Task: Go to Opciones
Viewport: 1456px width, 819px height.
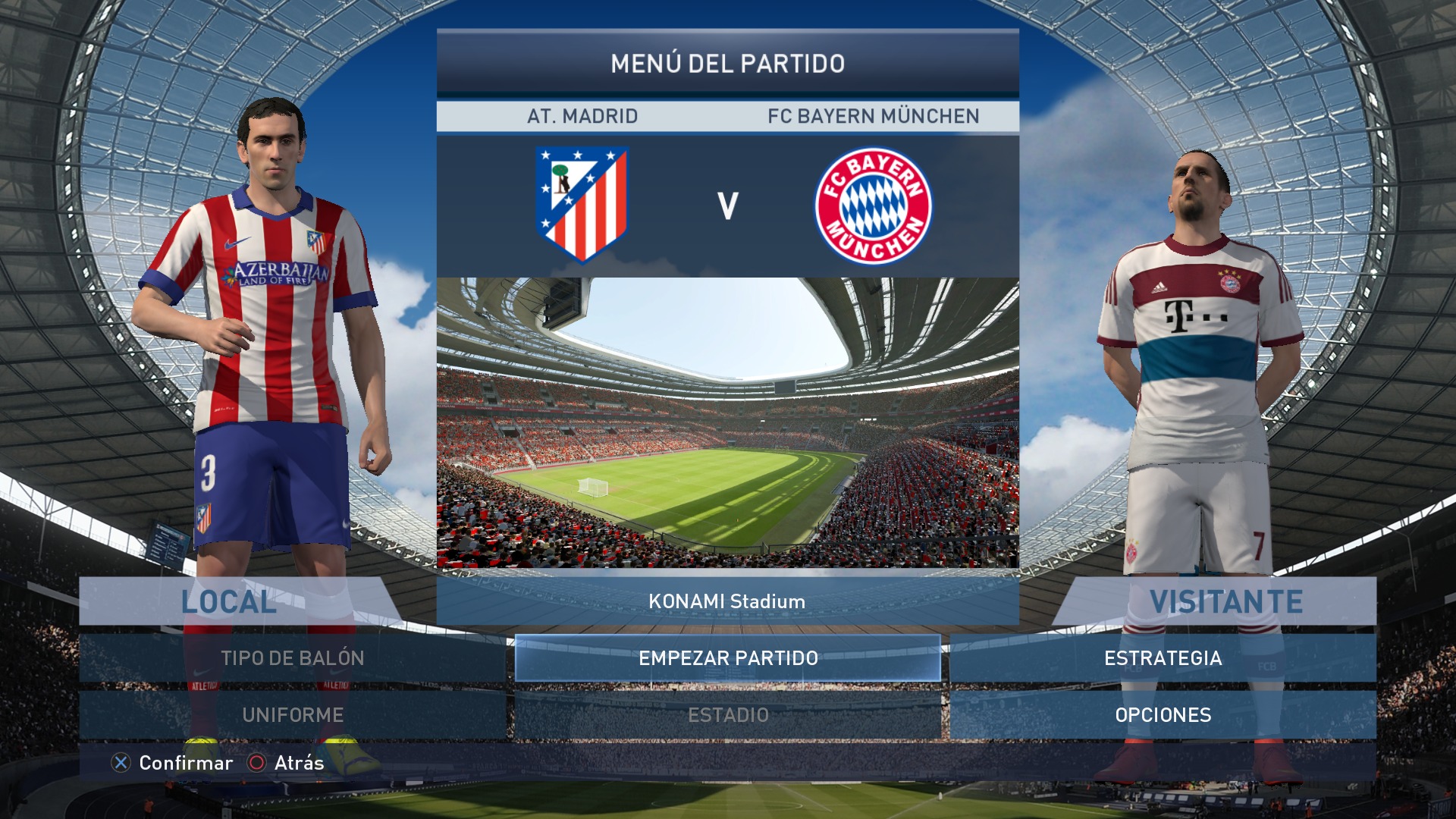Action: pyautogui.click(x=1163, y=715)
